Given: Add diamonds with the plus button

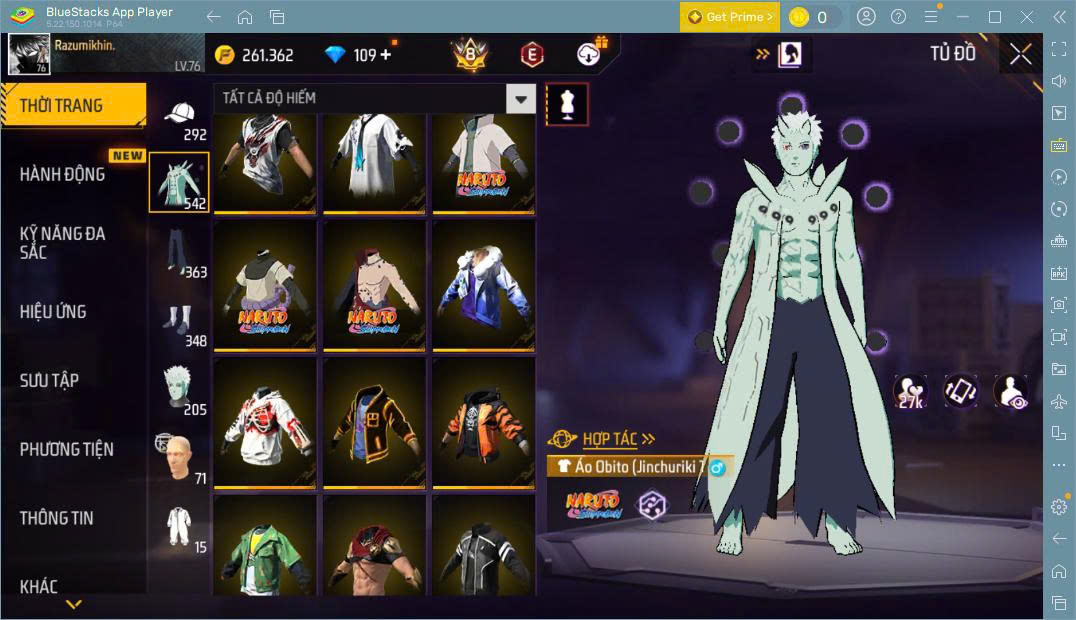Looking at the screenshot, I should tap(386, 55).
